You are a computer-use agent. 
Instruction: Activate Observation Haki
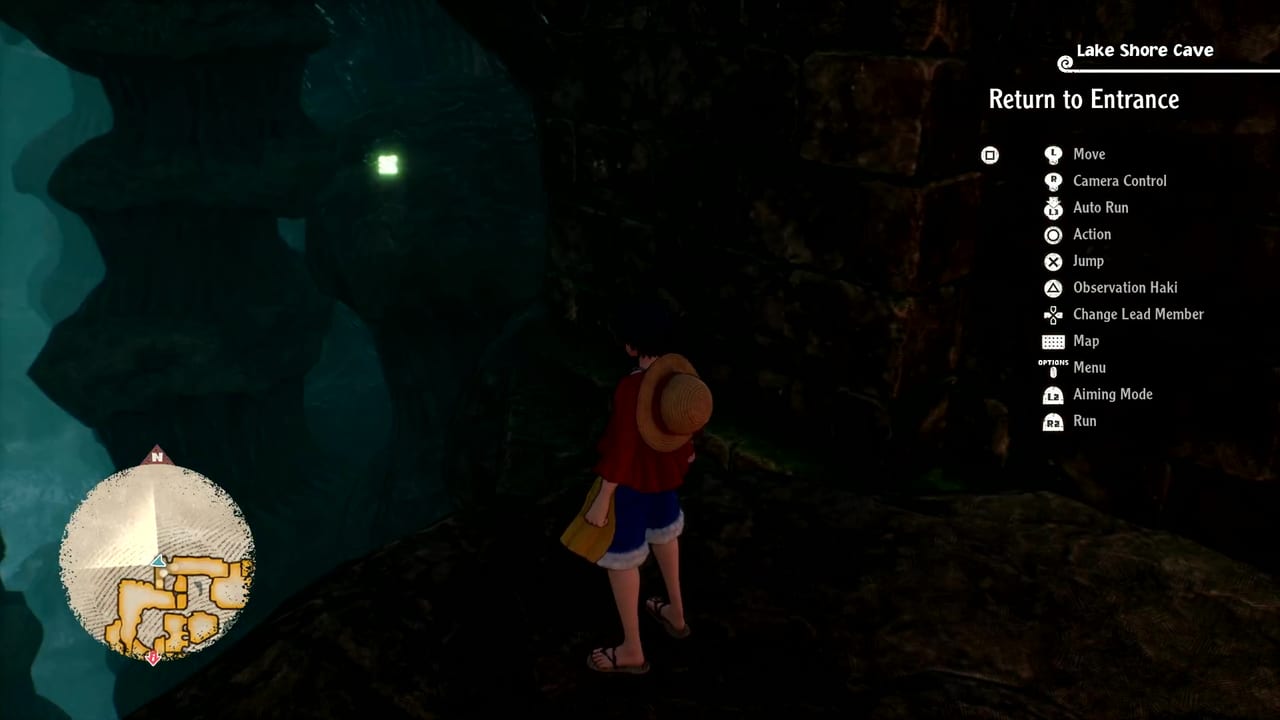pyautogui.click(x=1125, y=288)
